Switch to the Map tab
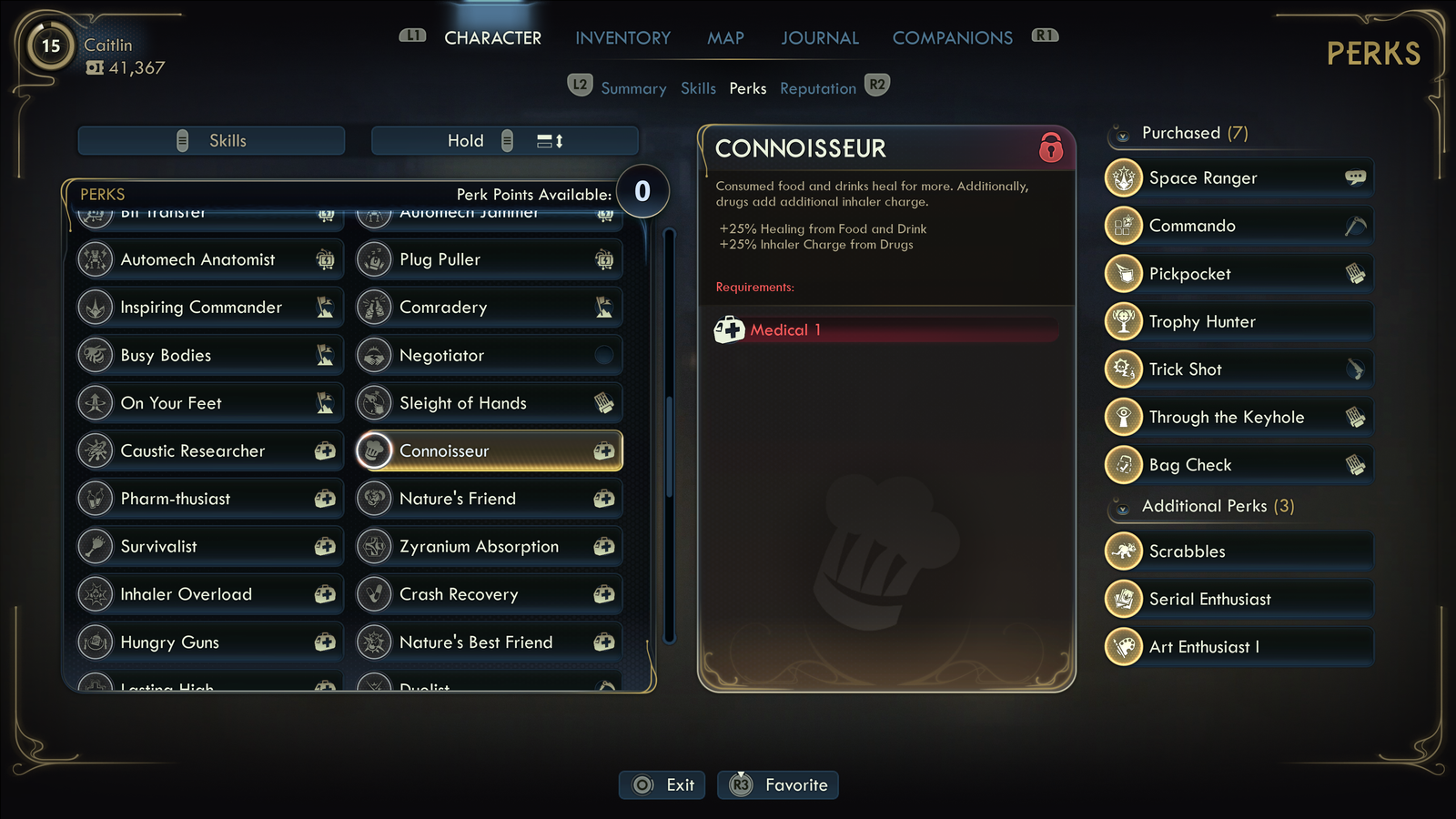 tap(725, 38)
